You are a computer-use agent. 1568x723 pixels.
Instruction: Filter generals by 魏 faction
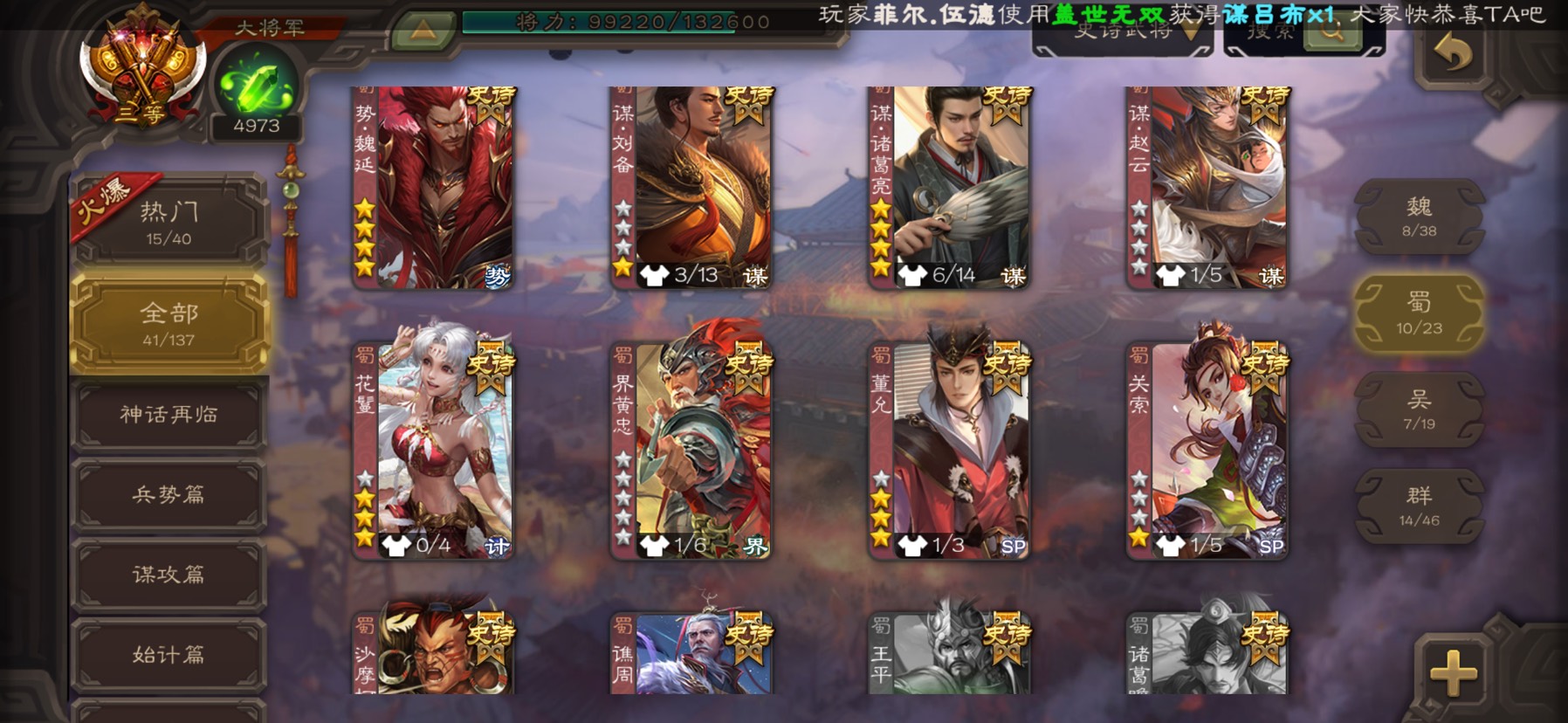(x=1419, y=217)
